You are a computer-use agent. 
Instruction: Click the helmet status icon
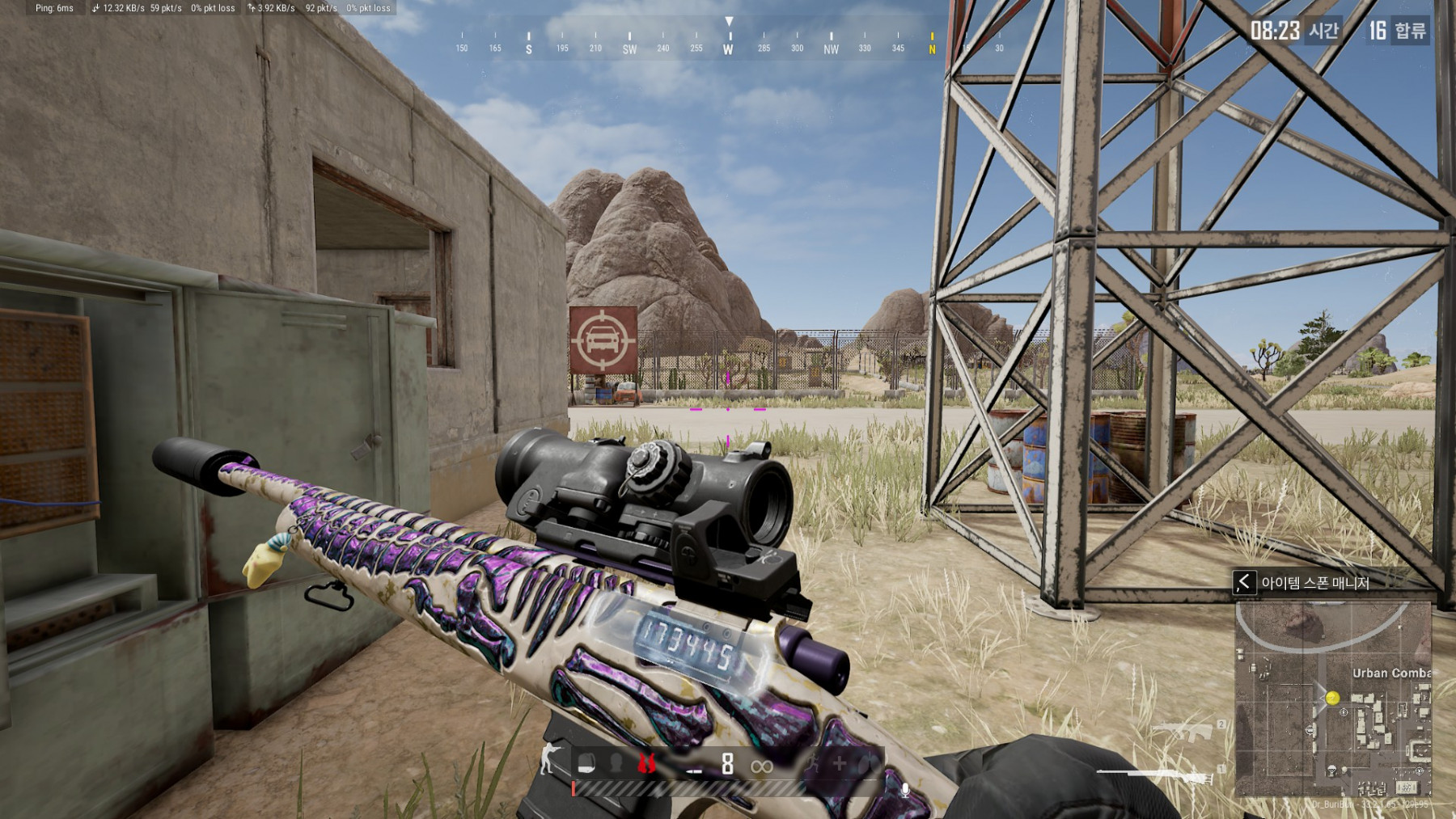tap(616, 763)
